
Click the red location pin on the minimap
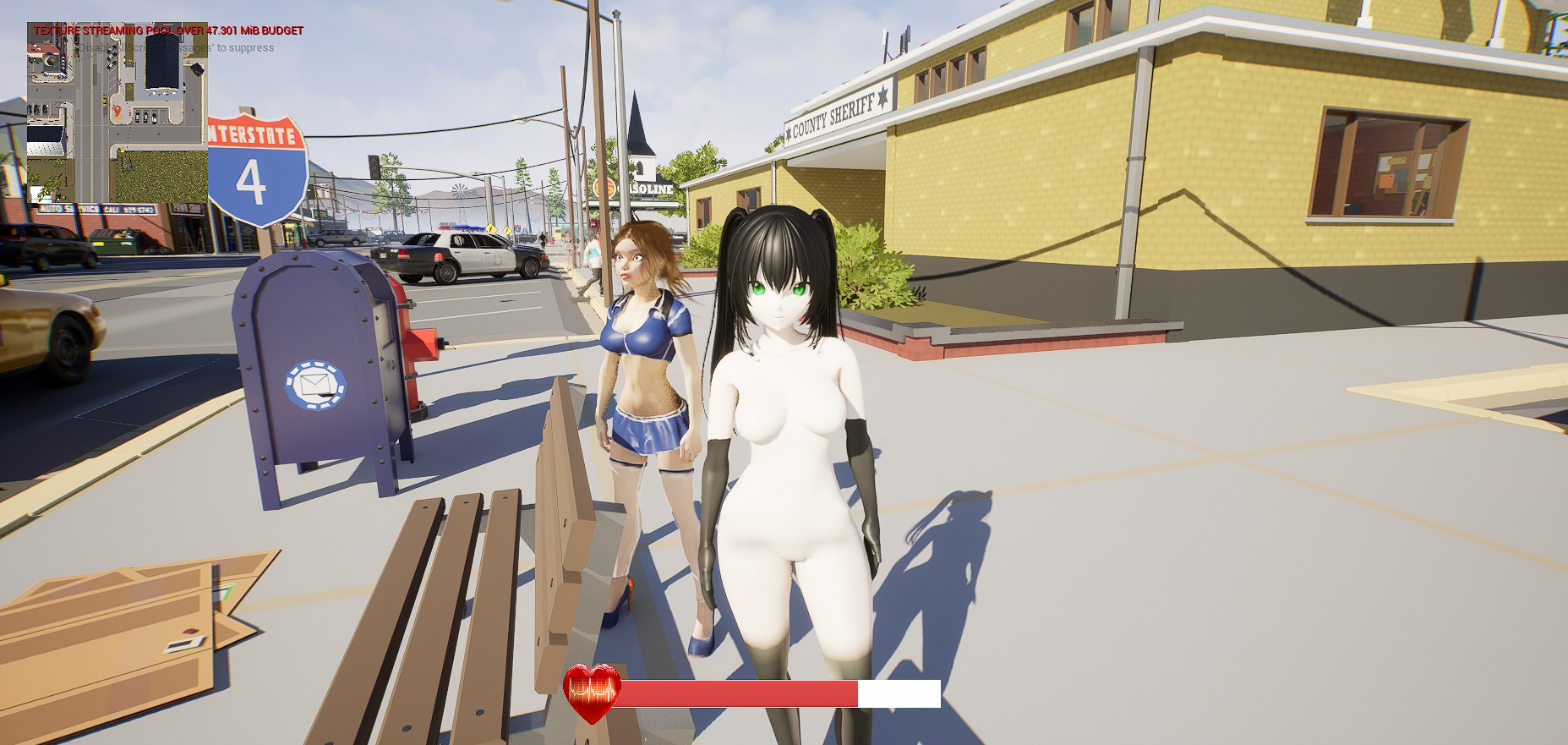point(117,111)
